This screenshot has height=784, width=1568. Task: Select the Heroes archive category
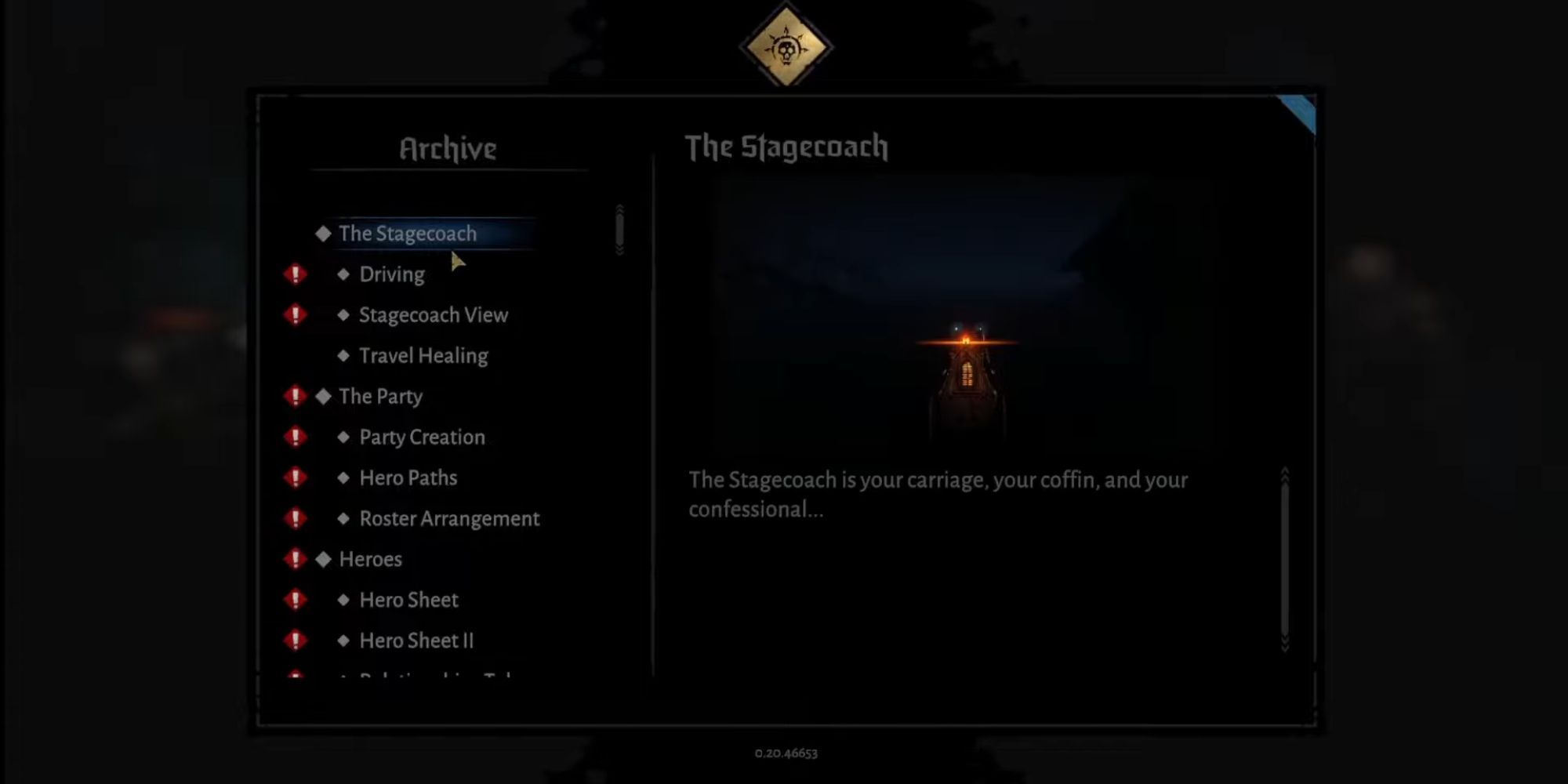(370, 560)
